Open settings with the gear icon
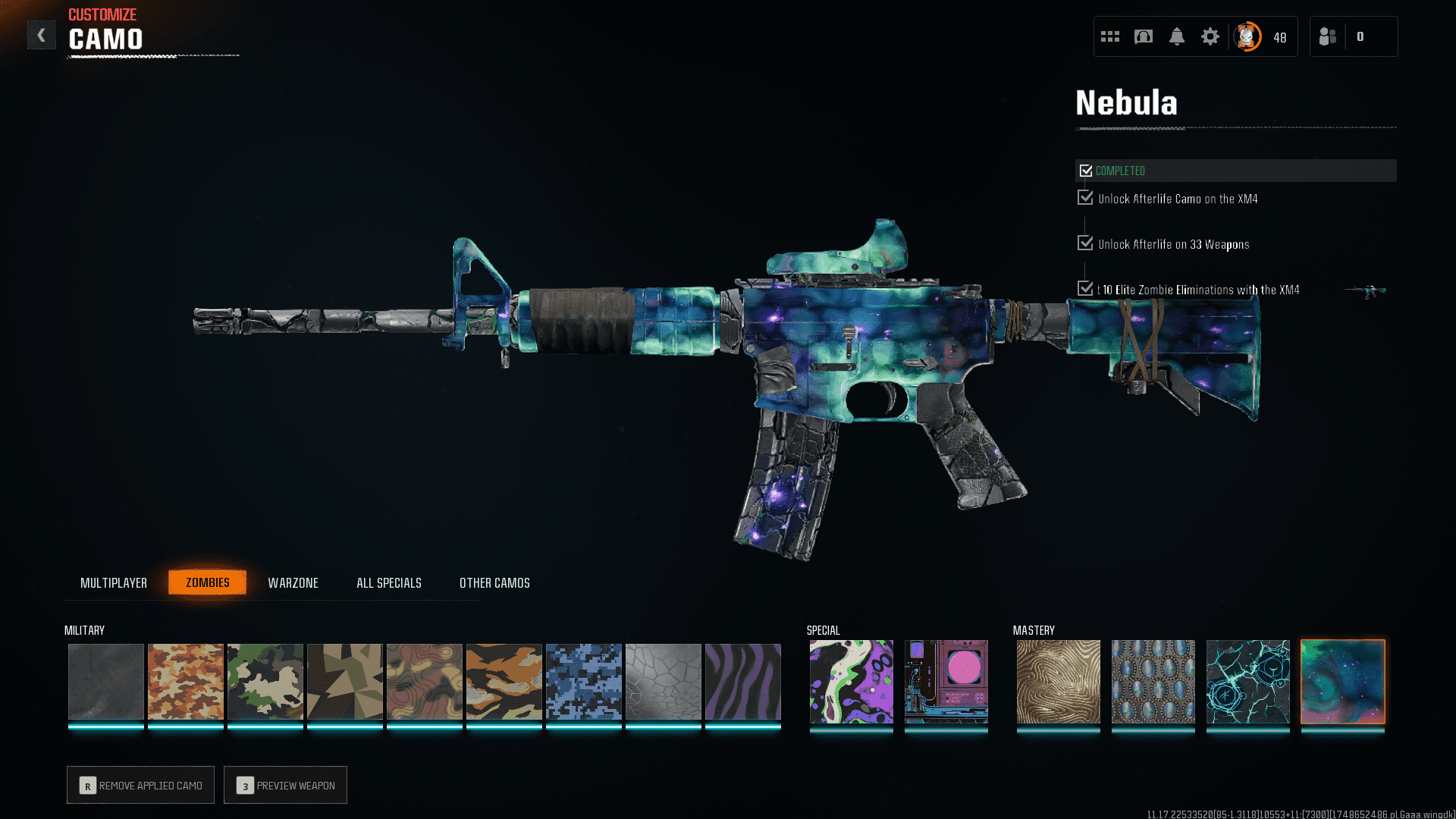1456x819 pixels. (x=1210, y=36)
